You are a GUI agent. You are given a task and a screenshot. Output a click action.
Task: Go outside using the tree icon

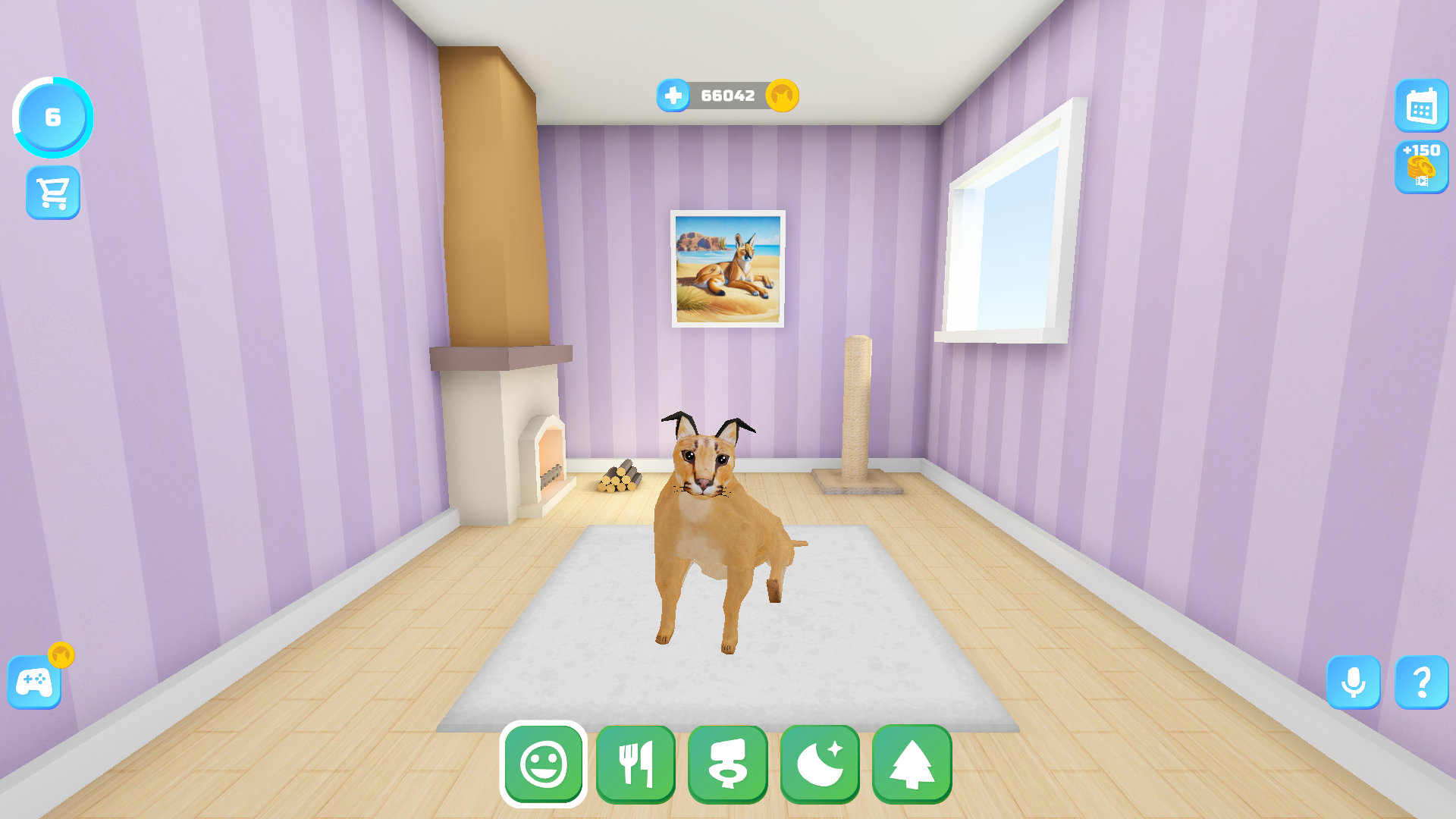coord(911,765)
